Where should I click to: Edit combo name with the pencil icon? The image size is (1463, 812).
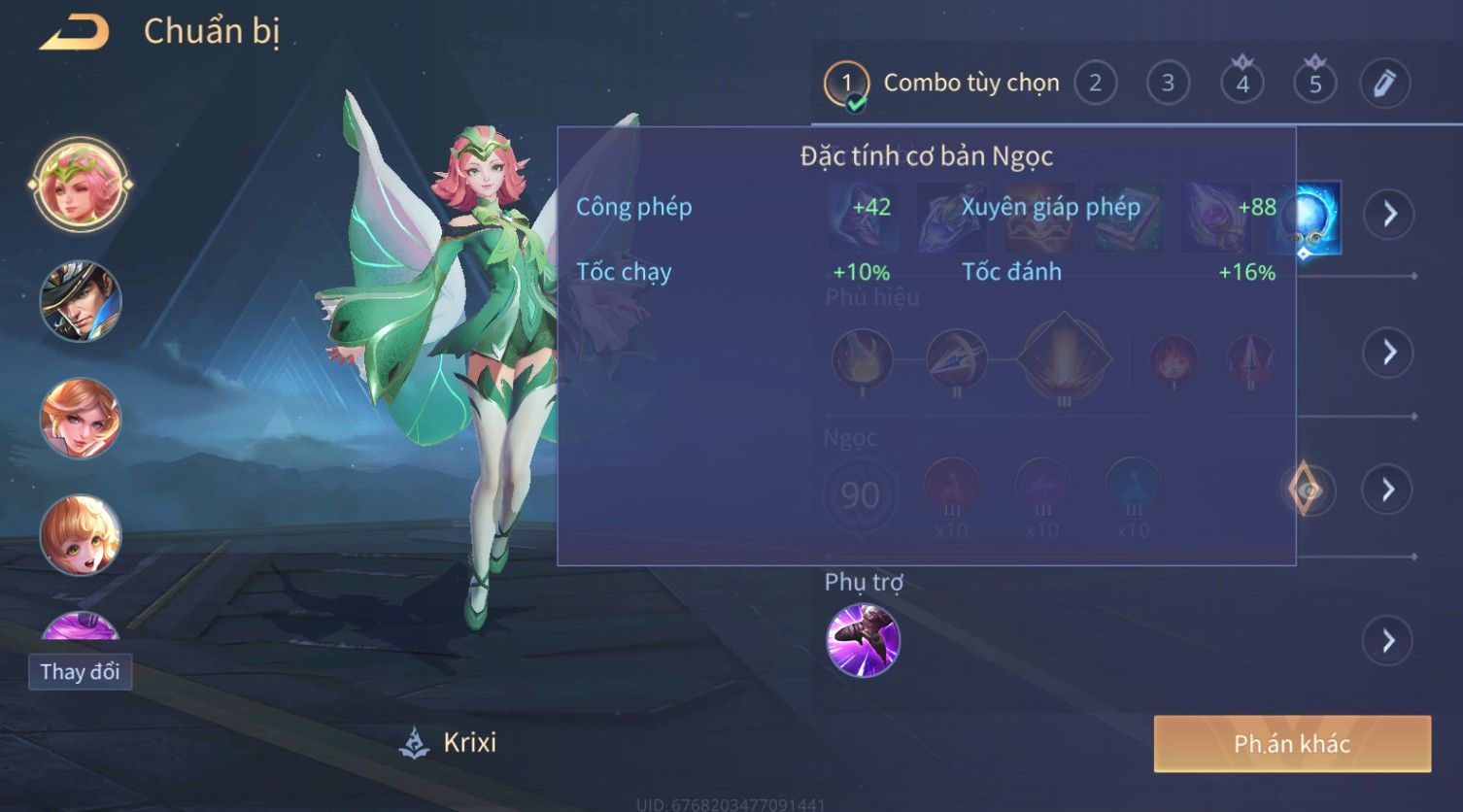coord(1384,84)
